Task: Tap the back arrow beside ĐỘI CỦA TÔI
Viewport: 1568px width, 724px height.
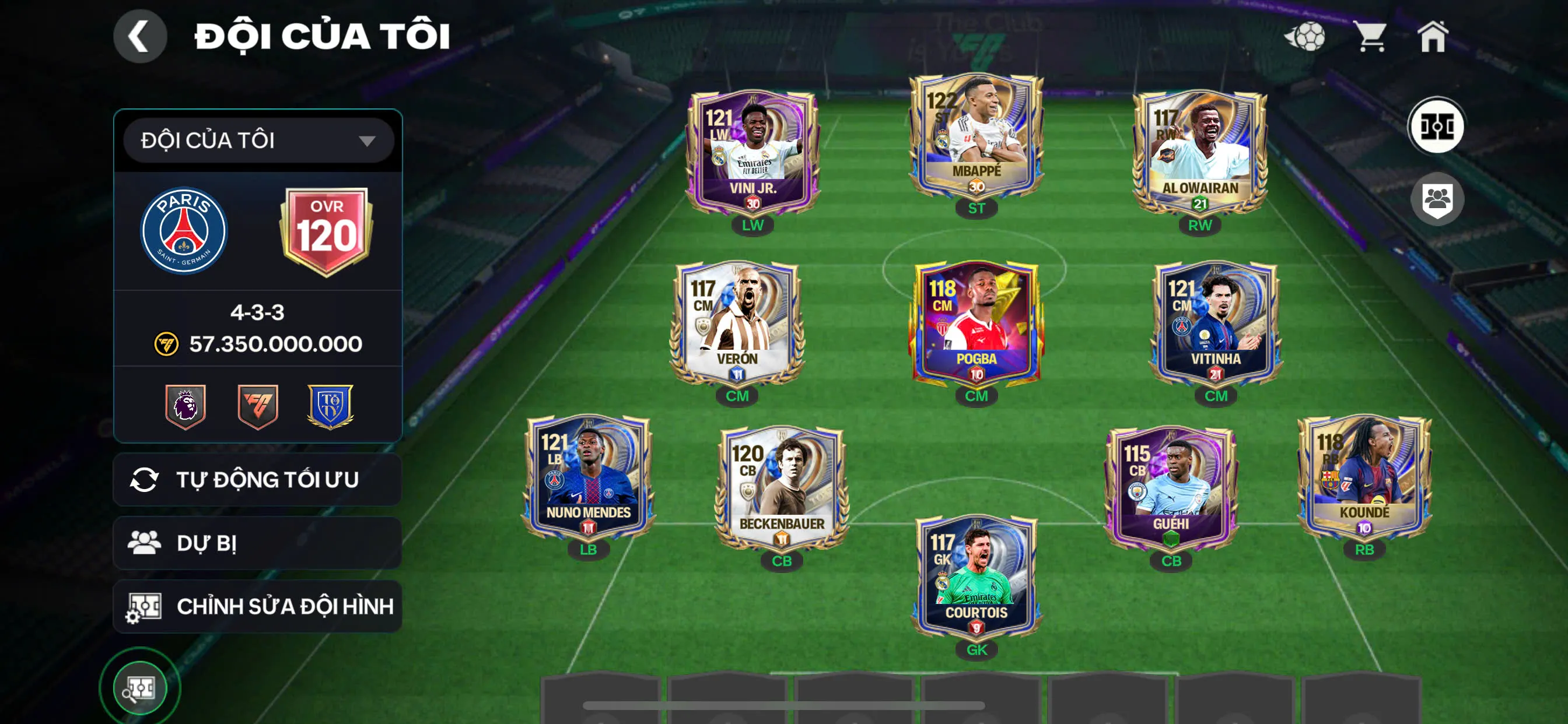Action: coord(141,36)
